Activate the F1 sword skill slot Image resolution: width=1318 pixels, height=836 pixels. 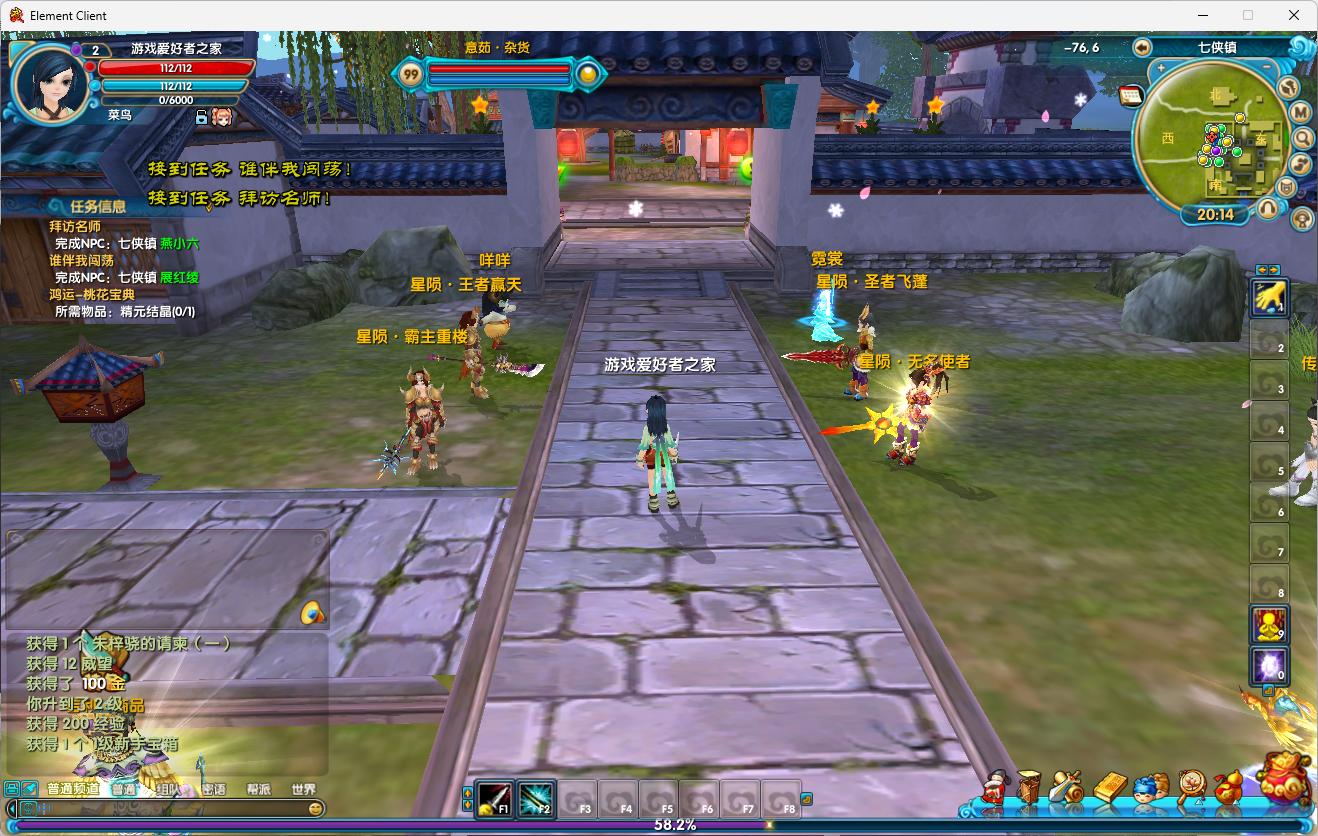pos(494,799)
